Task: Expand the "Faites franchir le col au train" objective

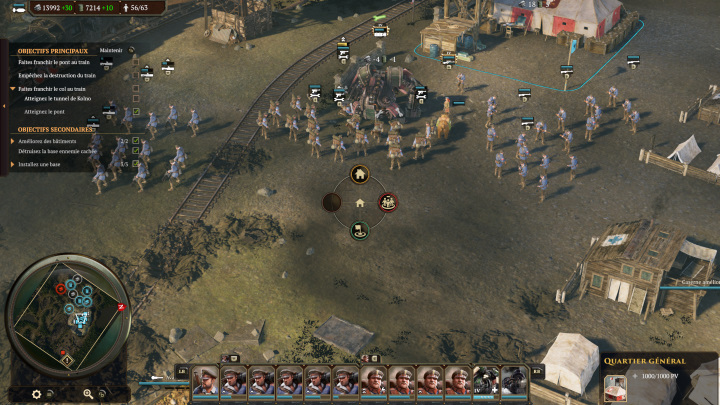Action: 13,89
